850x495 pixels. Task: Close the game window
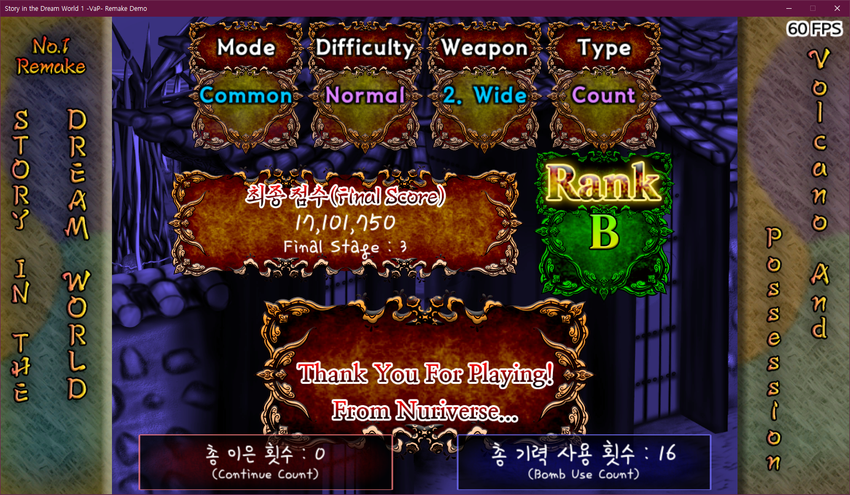836,8
